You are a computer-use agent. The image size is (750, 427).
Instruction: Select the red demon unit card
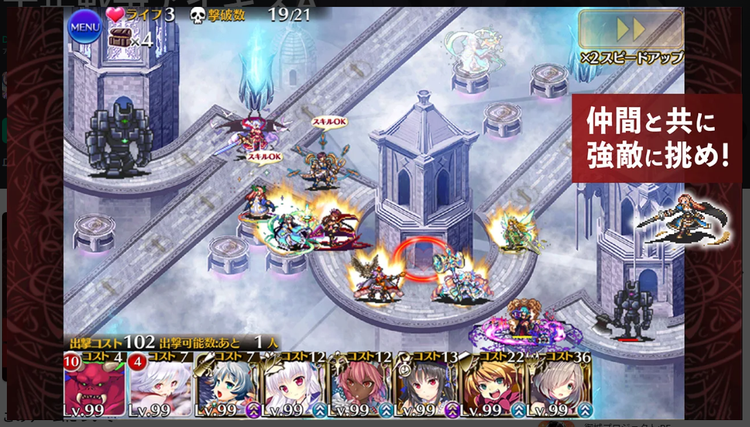coord(97,384)
